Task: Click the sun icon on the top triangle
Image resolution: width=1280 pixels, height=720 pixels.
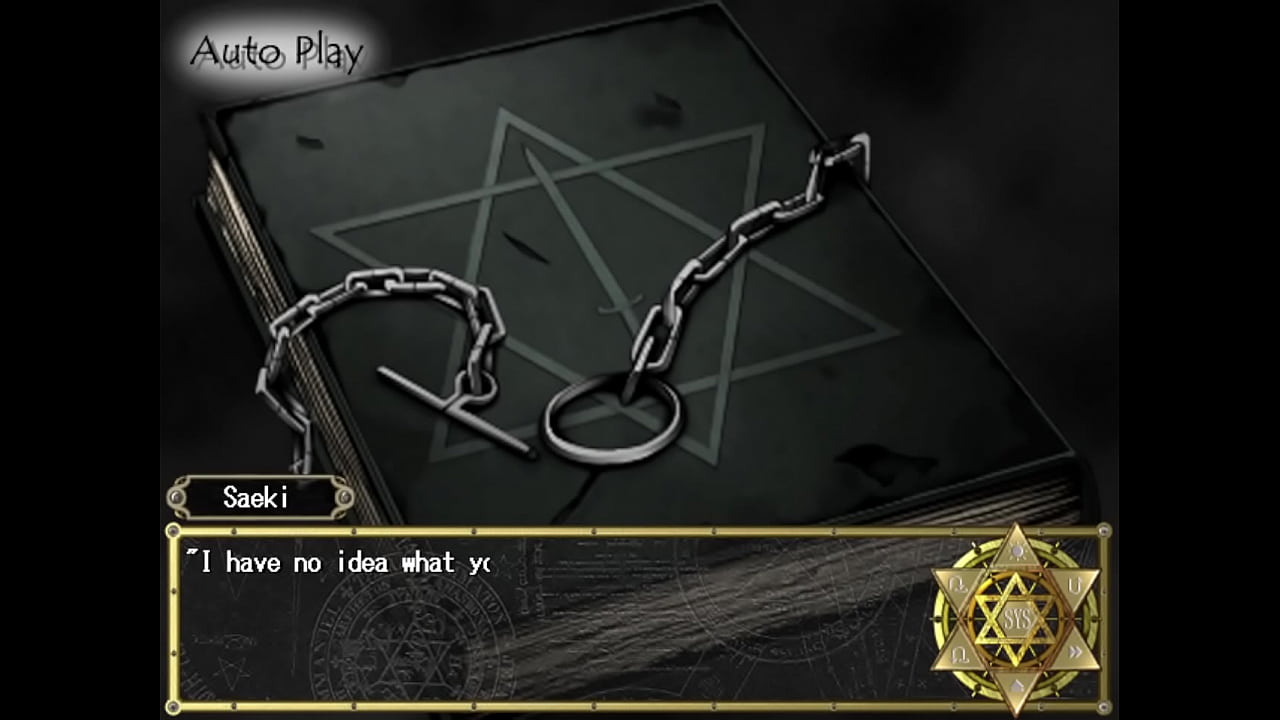Action: point(1017,549)
